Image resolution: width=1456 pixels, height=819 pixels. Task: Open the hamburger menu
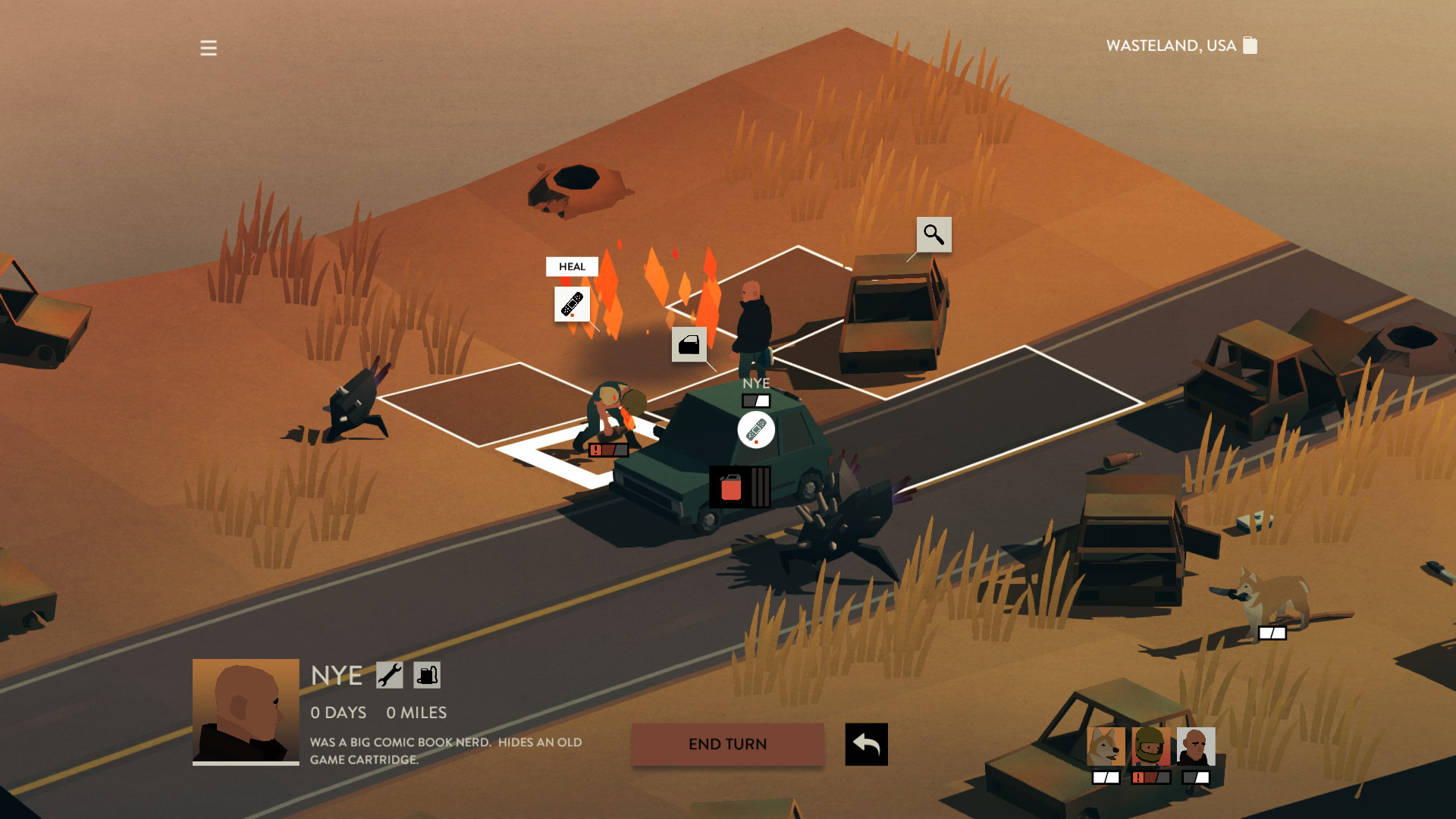point(209,49)
